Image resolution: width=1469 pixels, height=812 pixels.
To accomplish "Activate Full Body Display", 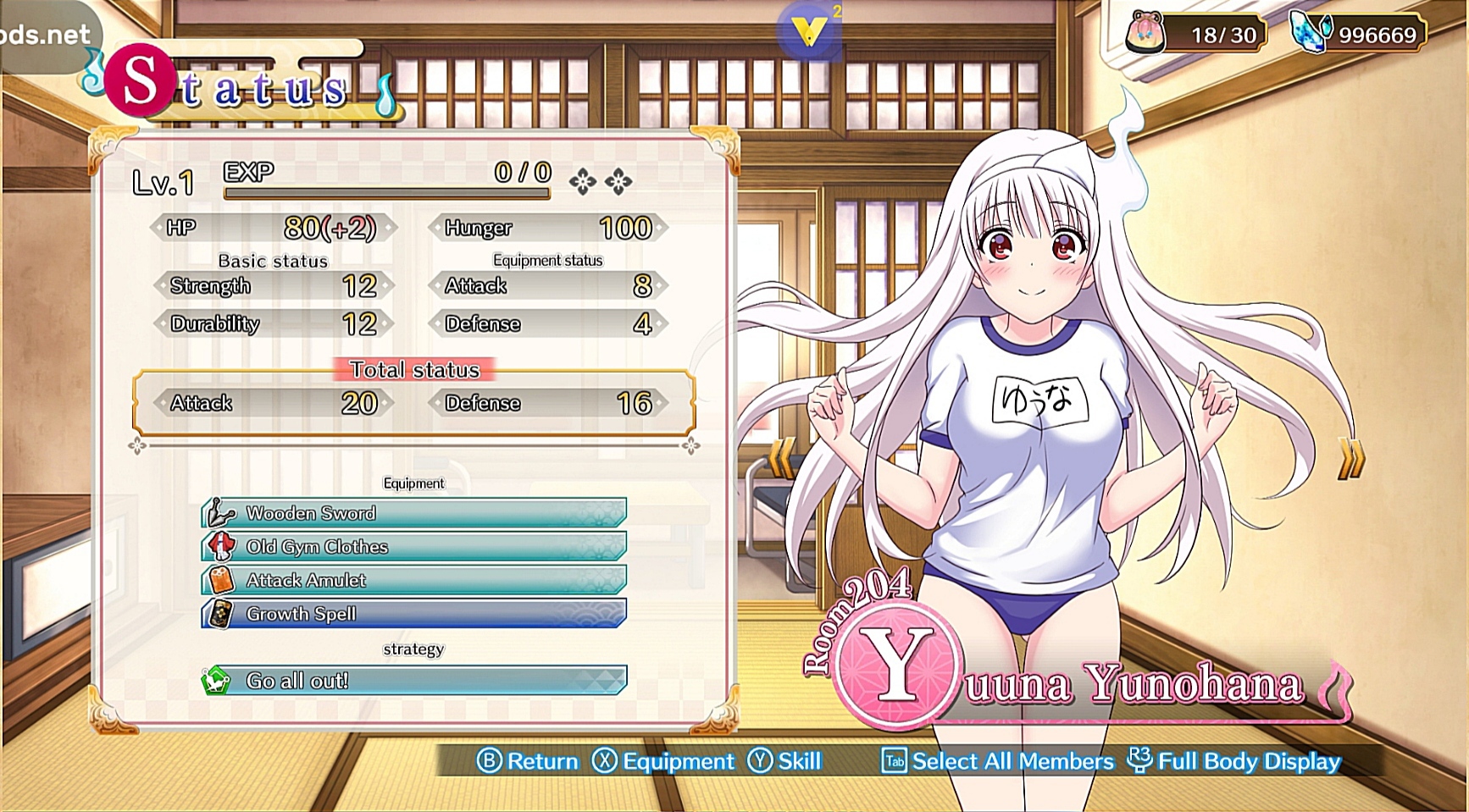I will (1235, 761).
